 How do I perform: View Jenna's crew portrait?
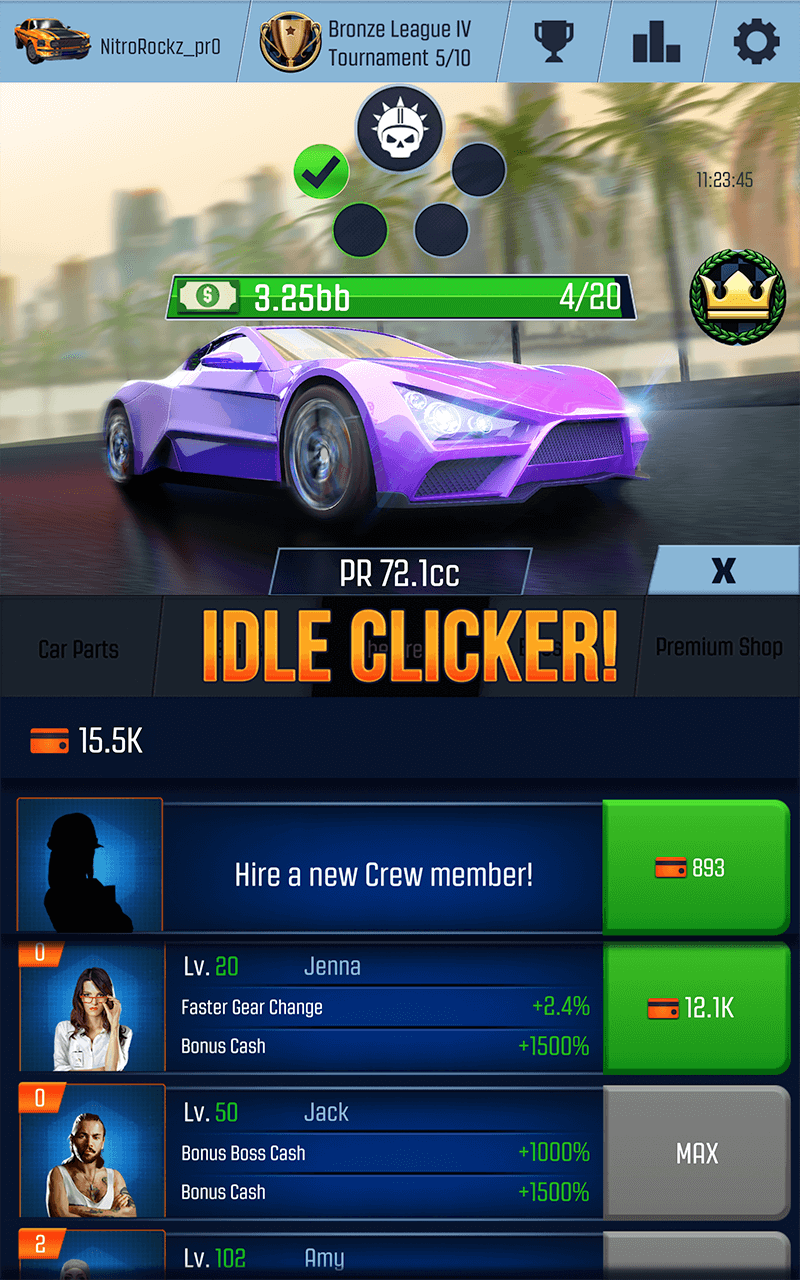coord(91,1008)
